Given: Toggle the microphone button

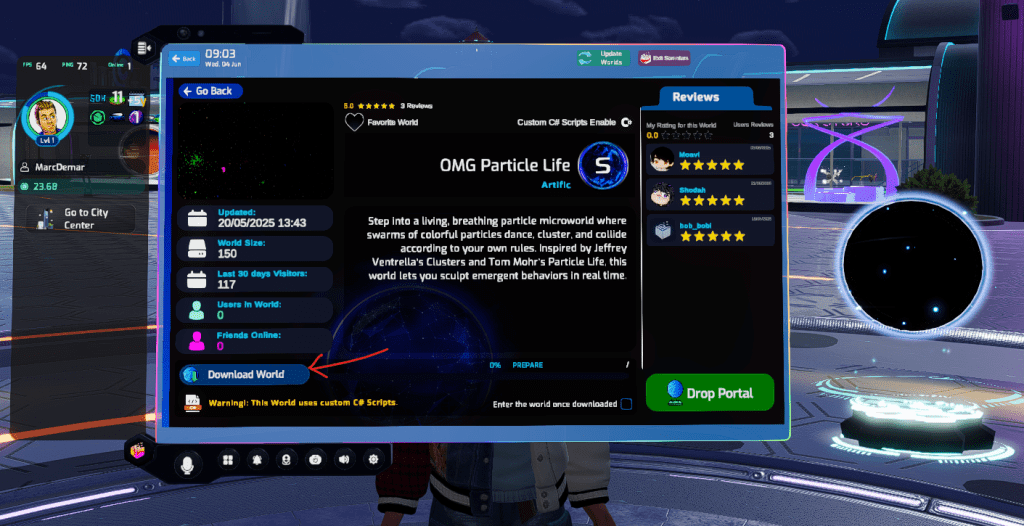Looking at the screenshot, I should pos(186,462).
